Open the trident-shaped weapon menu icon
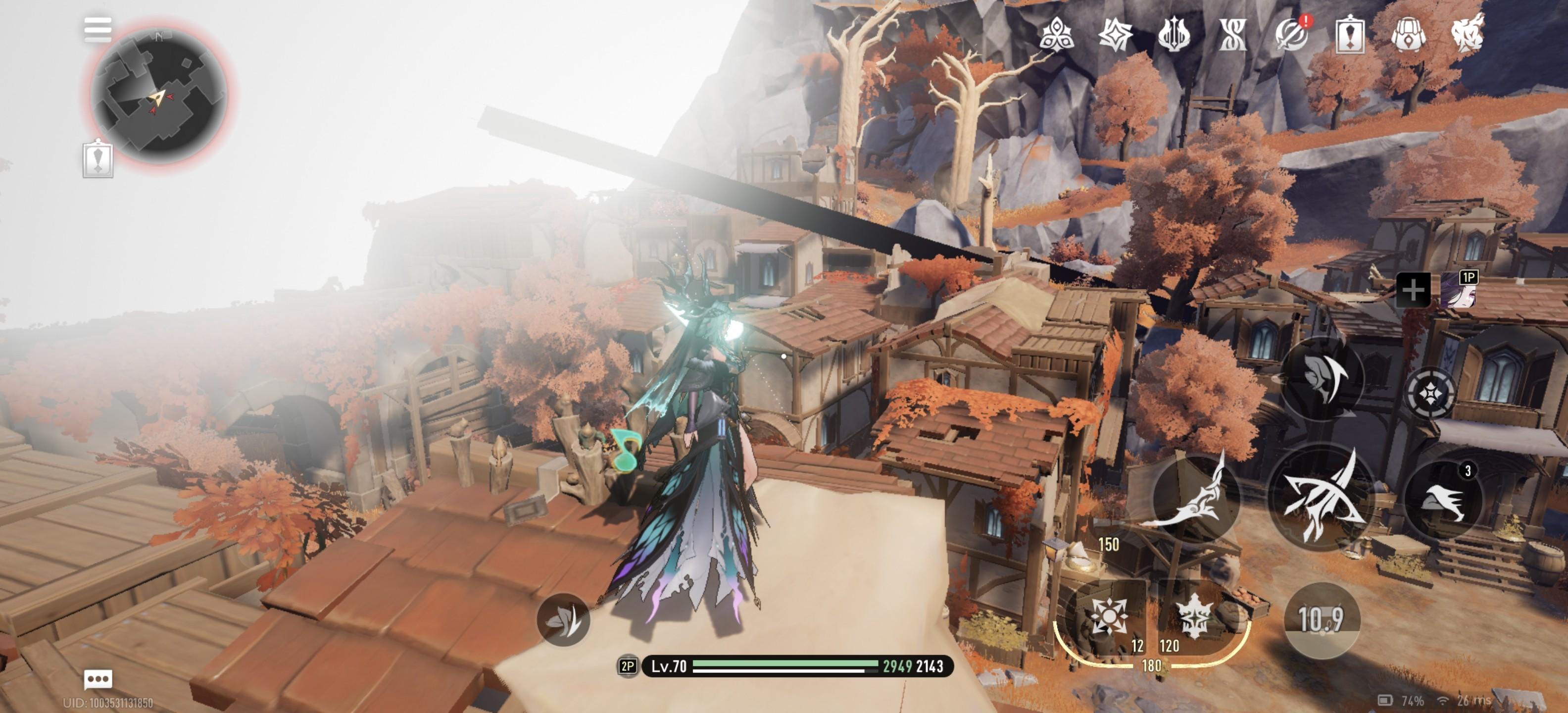1568x713 pixels. click(1174, 34)
